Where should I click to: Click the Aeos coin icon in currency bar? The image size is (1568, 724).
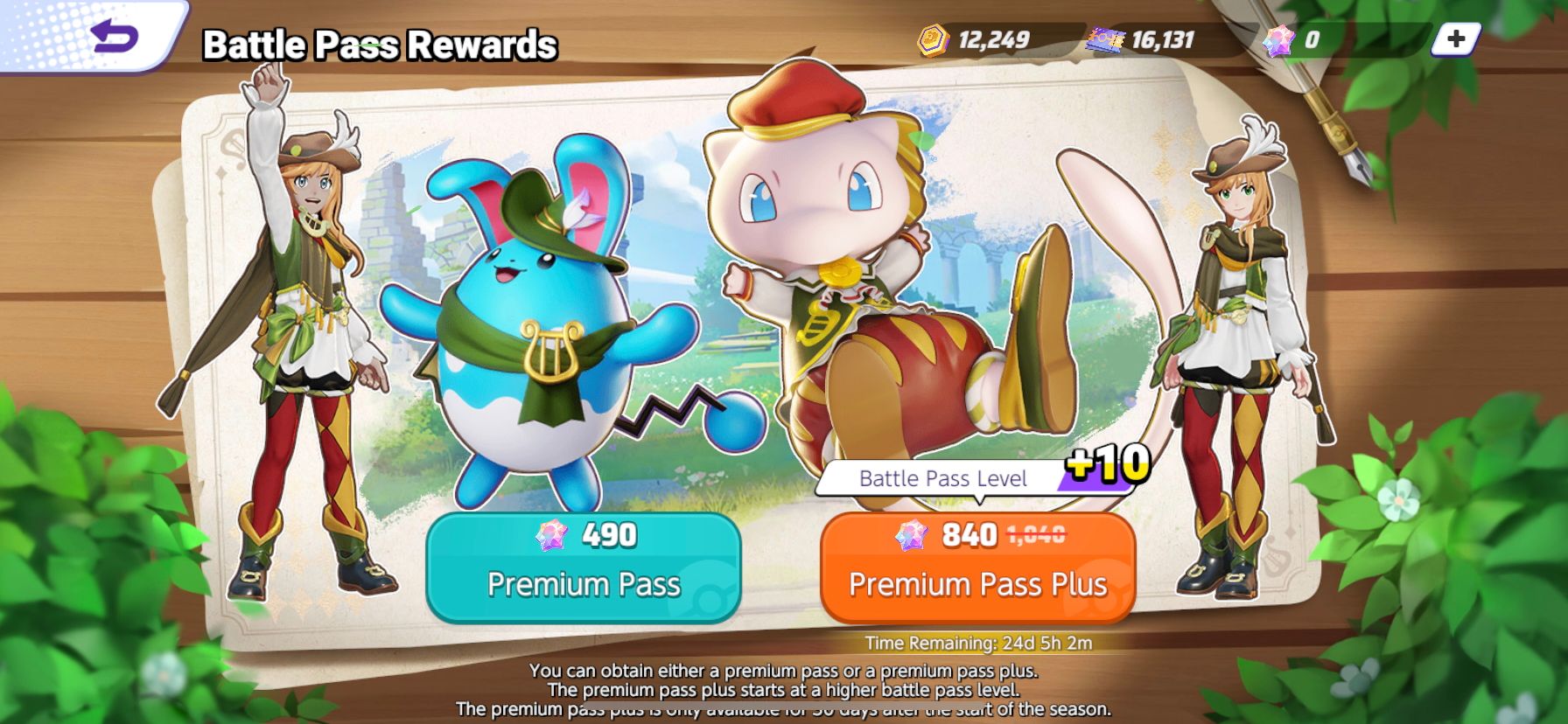coord(934,38)
